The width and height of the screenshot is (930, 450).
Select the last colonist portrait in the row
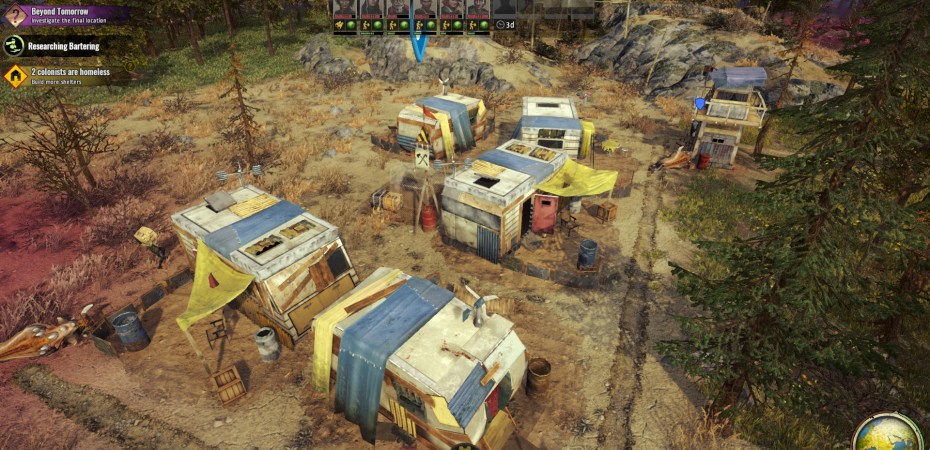478,8
